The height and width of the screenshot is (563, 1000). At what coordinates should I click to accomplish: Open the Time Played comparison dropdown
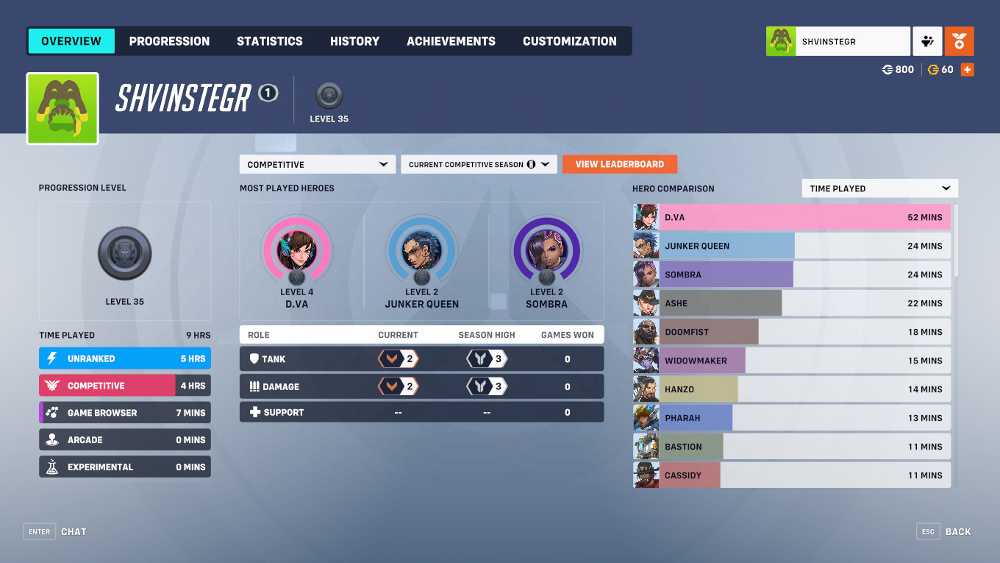[879, 188]
